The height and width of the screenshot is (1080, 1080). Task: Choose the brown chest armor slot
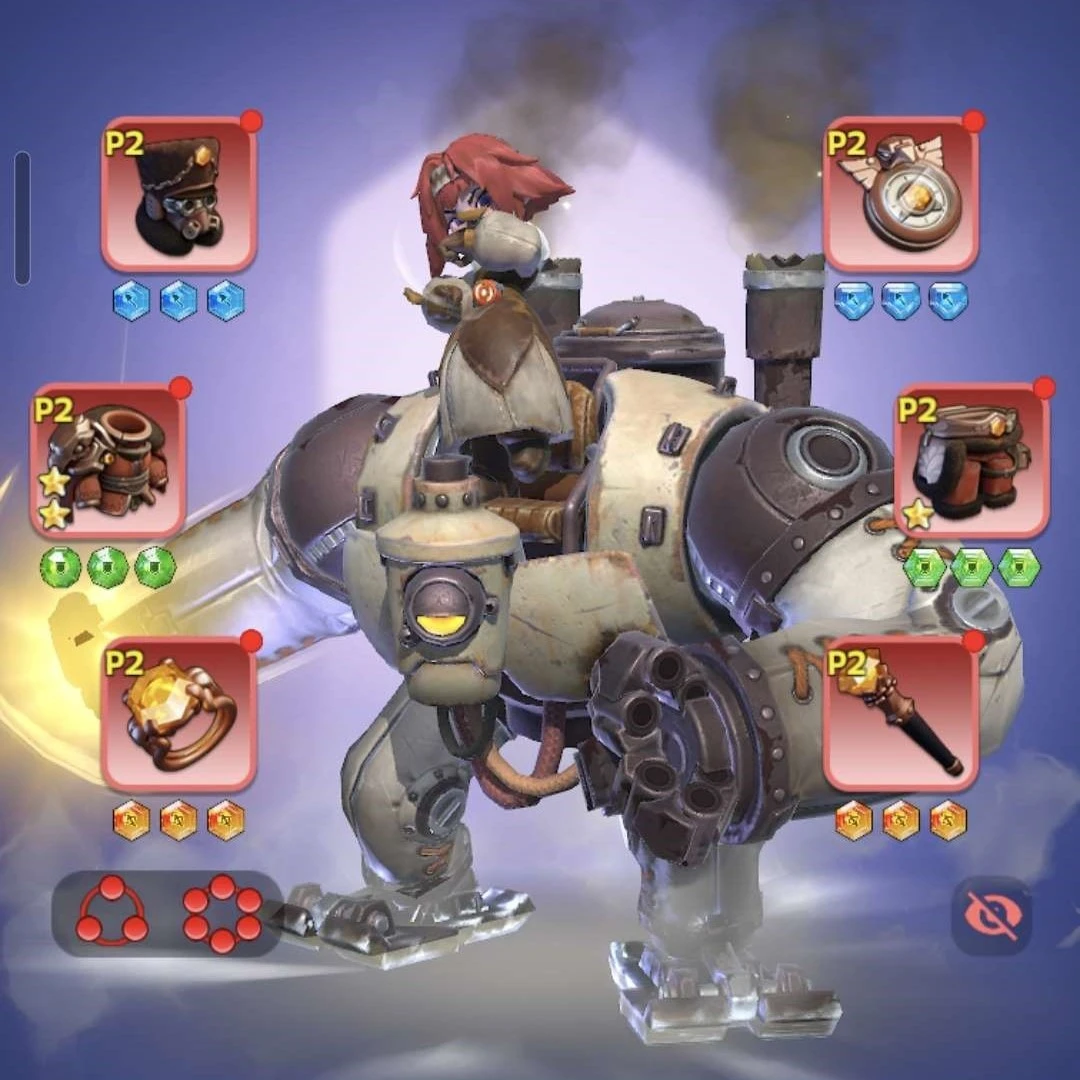108,462
